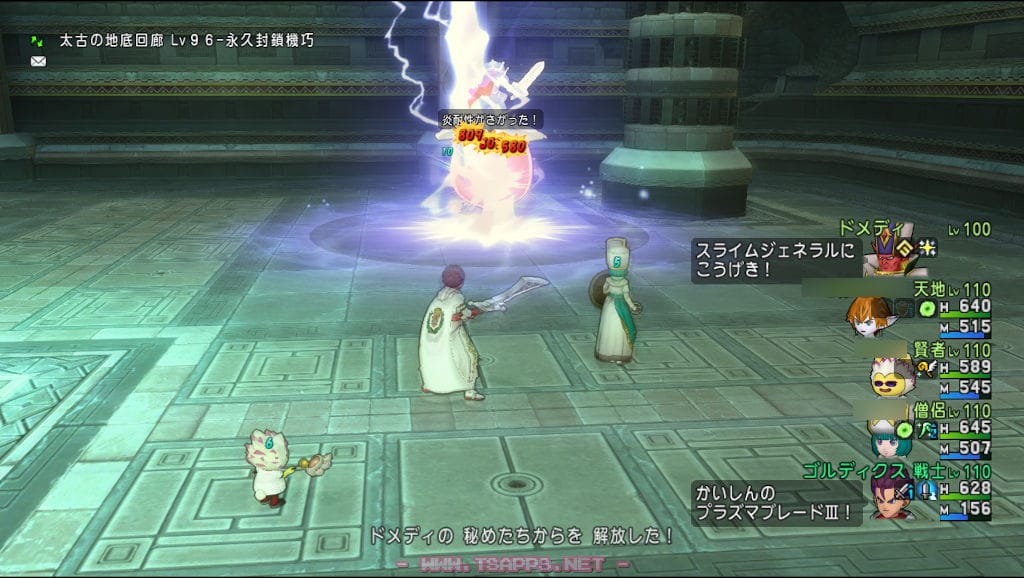Click the green connection status arrows
The width and height of the screenshot is (1024, 578).
[38, 41]
